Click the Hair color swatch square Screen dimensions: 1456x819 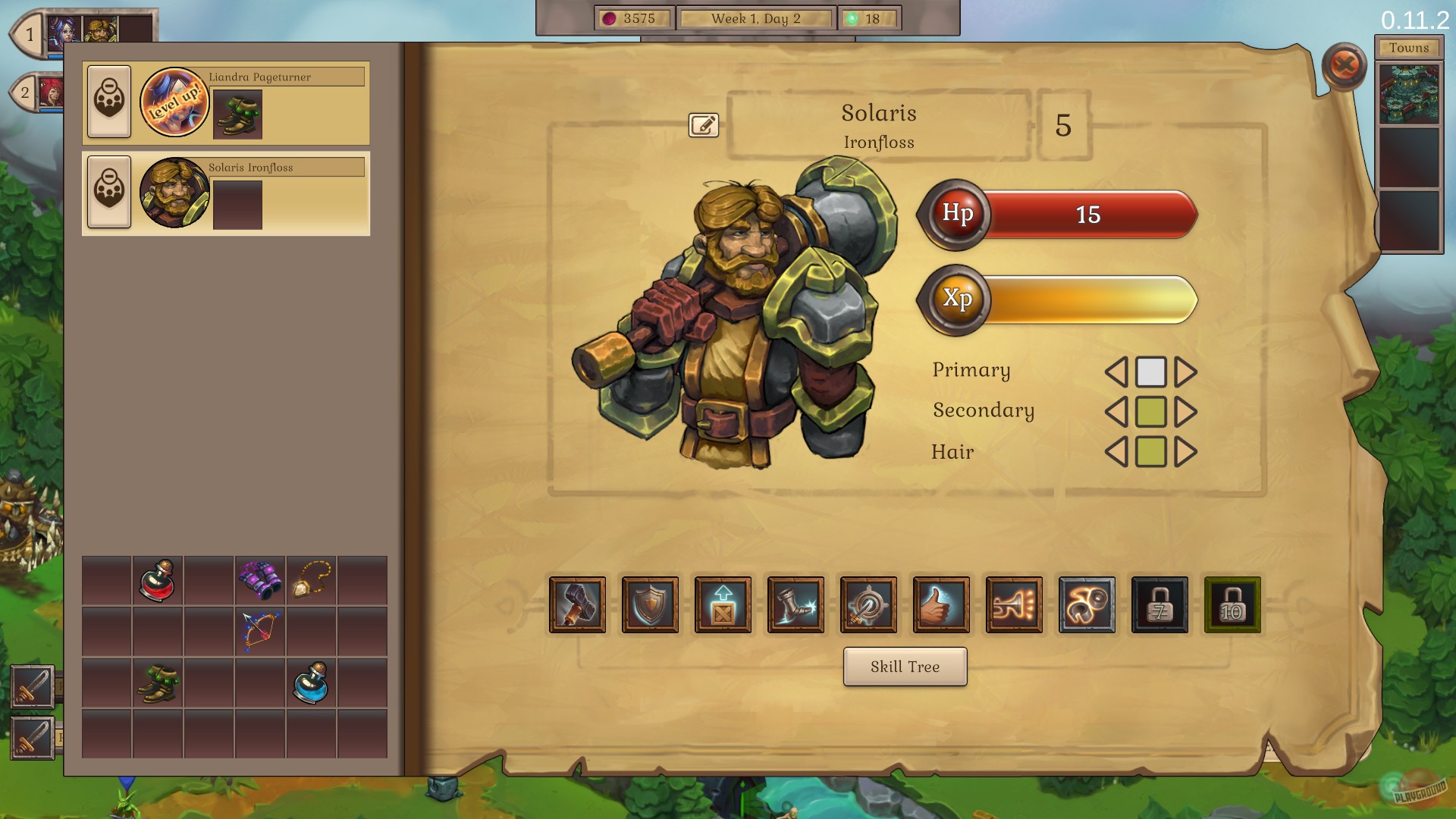tap(1150, 453)
